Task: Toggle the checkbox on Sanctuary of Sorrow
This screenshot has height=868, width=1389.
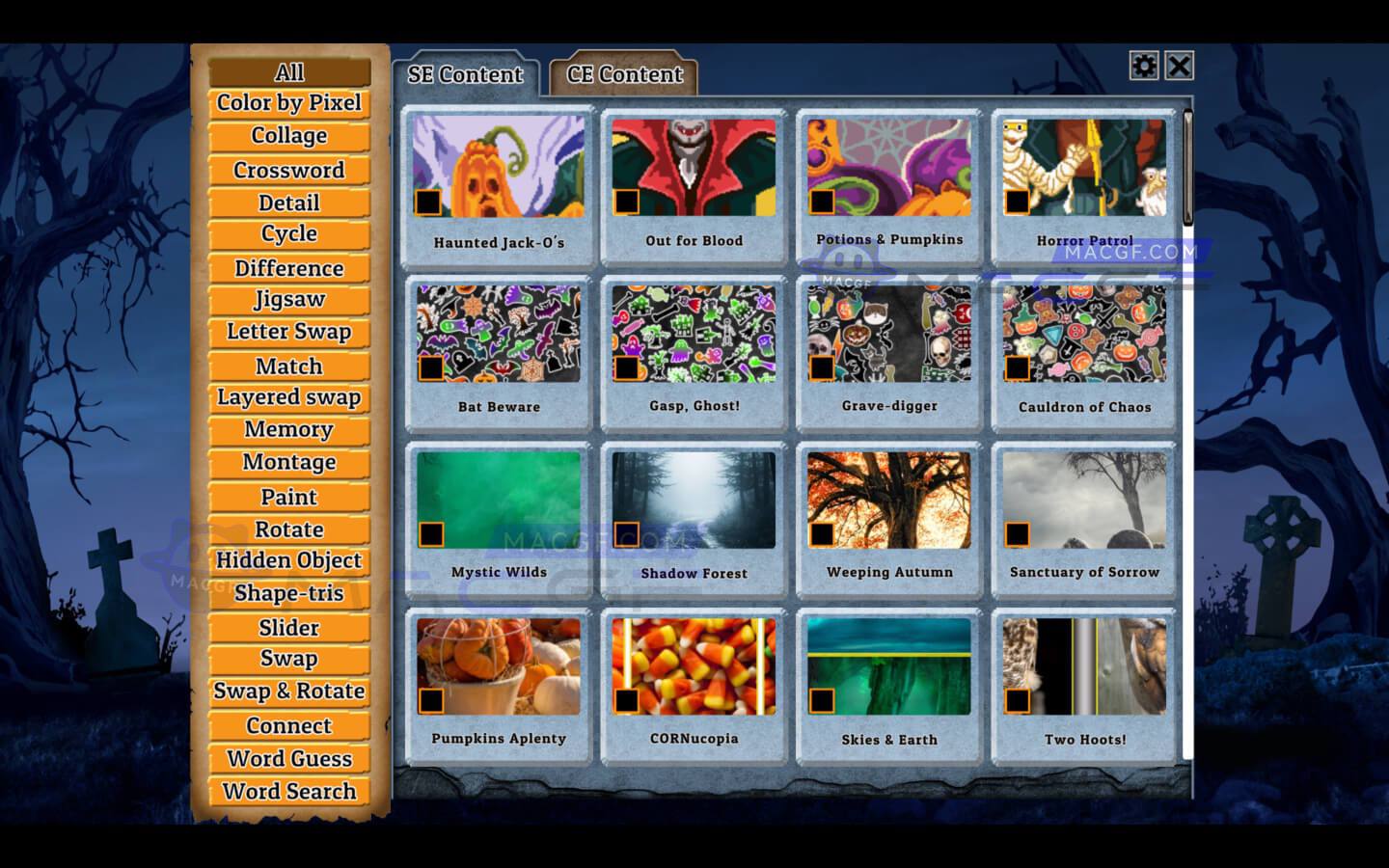Action: 1017,533
